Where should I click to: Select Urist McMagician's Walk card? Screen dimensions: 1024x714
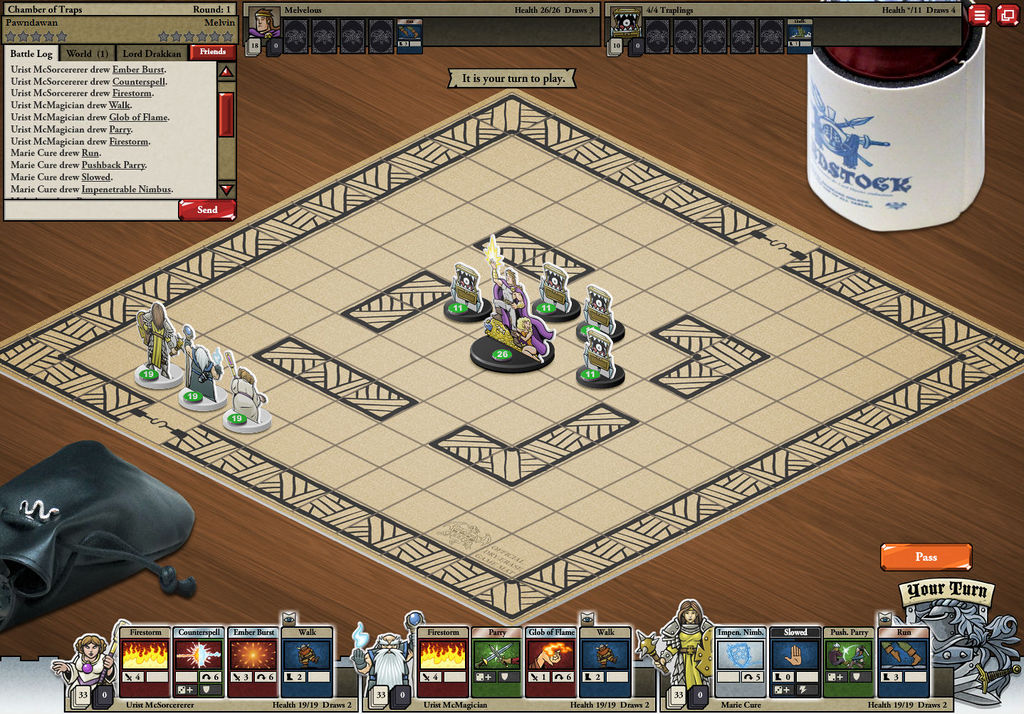605,662
